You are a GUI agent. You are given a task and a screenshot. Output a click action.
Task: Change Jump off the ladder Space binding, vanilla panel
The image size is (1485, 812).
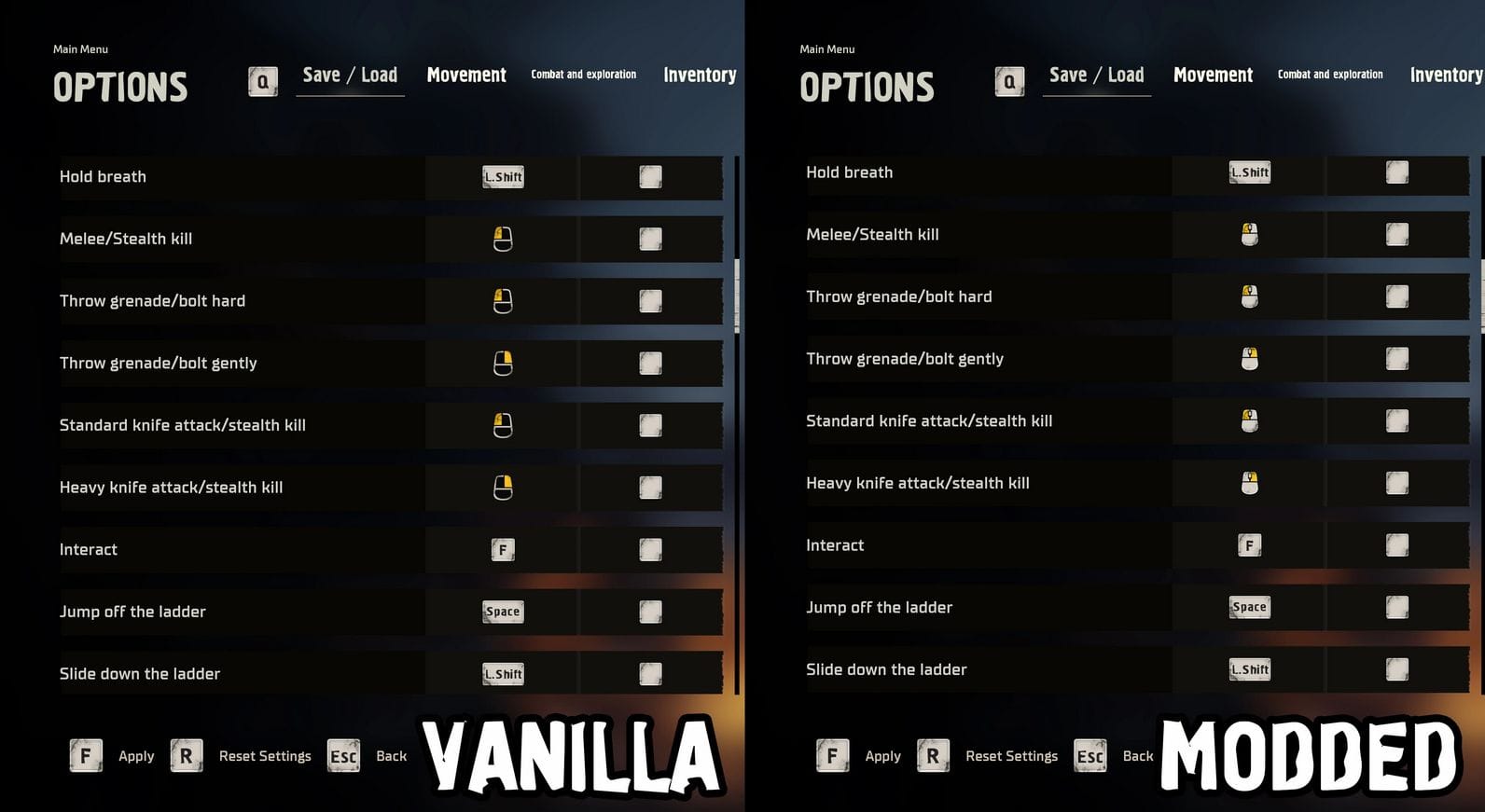coord(503,612)
